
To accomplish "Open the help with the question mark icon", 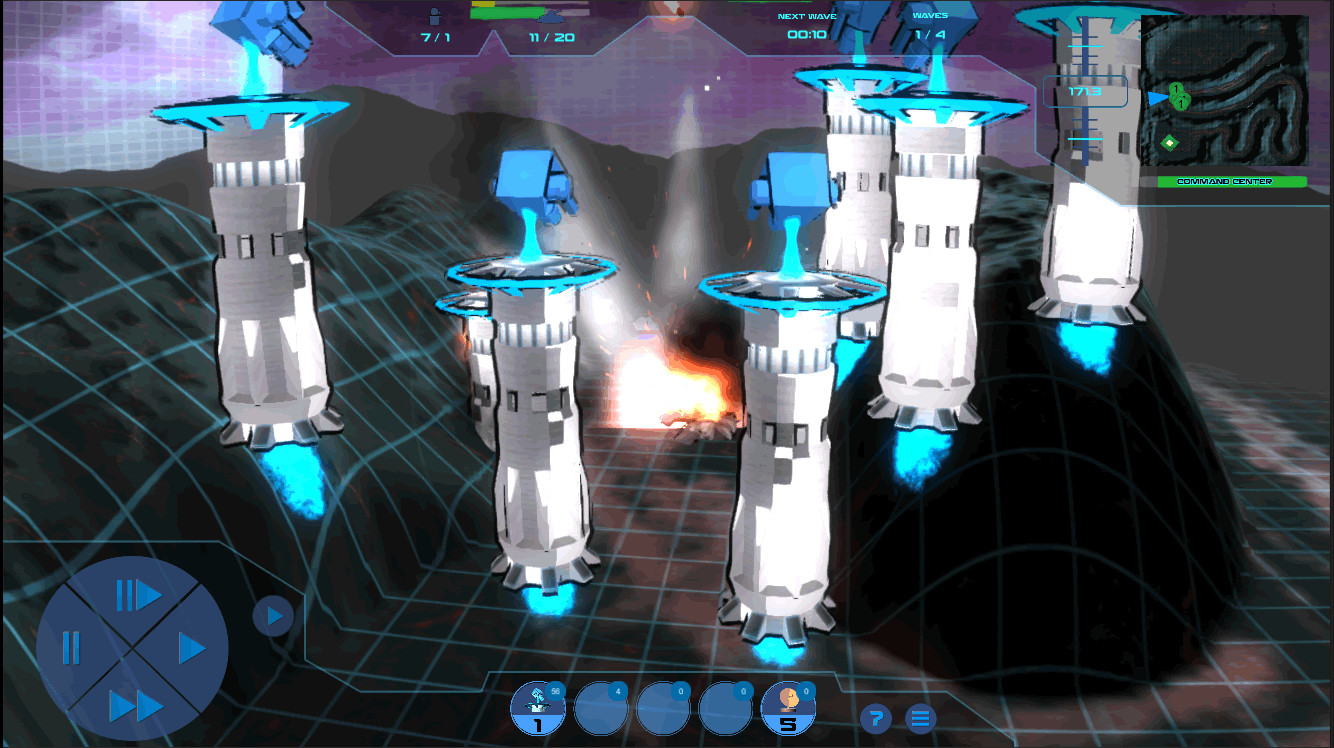I will pyautogui.click(x=877, y=717).
